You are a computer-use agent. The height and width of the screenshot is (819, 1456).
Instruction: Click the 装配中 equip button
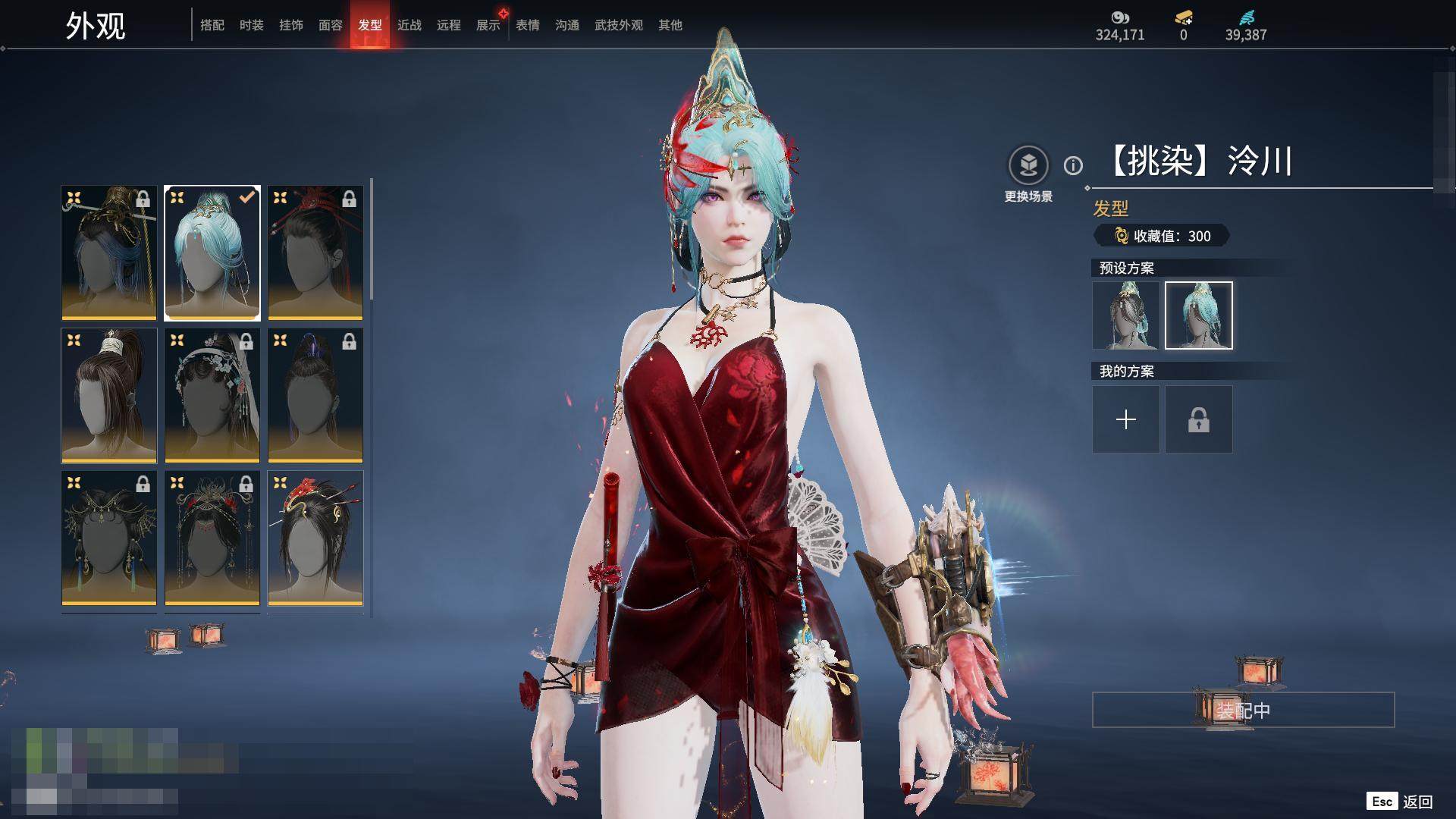pos(1243,710)
